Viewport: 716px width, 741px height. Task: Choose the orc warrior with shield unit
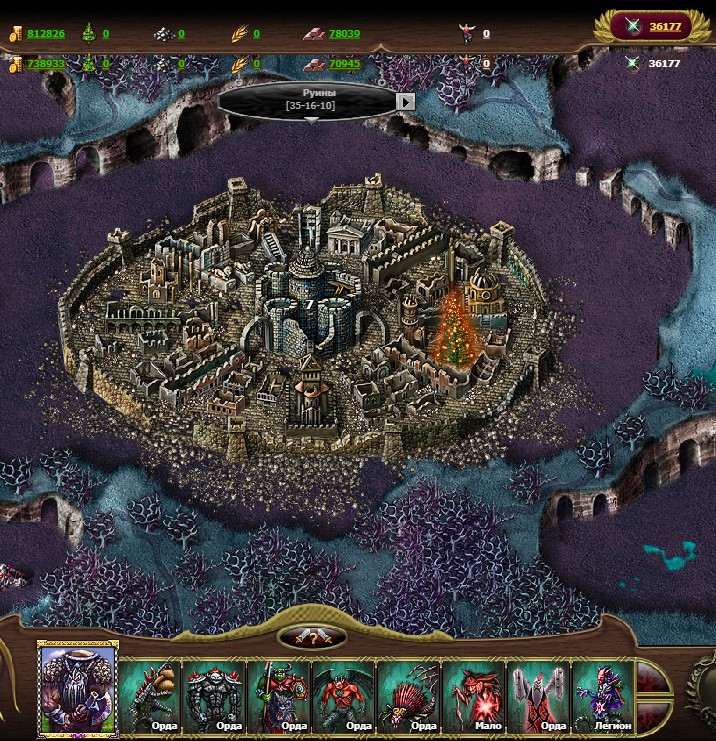(279, 695)
